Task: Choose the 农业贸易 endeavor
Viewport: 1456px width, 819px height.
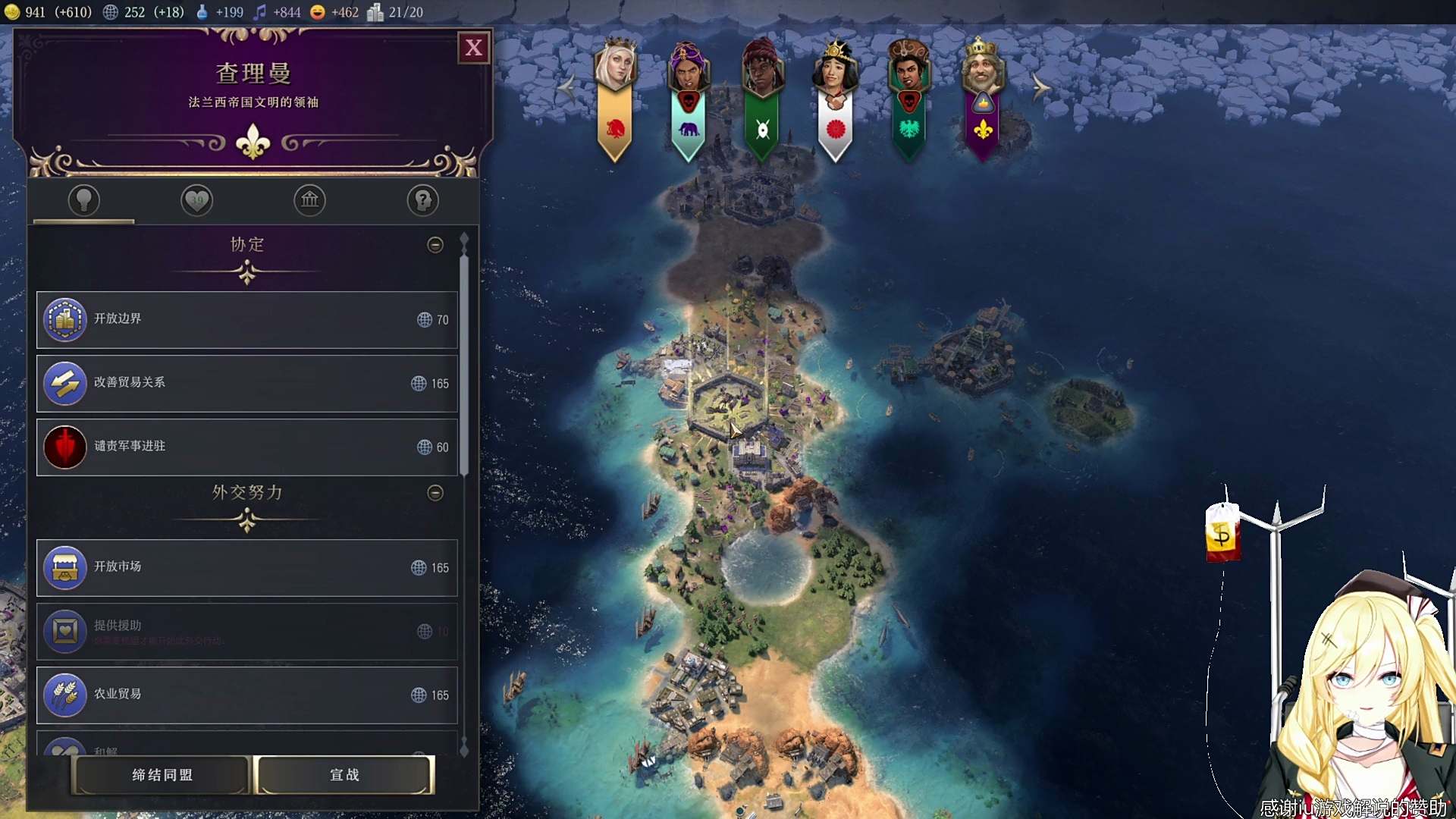Action: pyautogui.click(x=246, y=695)
